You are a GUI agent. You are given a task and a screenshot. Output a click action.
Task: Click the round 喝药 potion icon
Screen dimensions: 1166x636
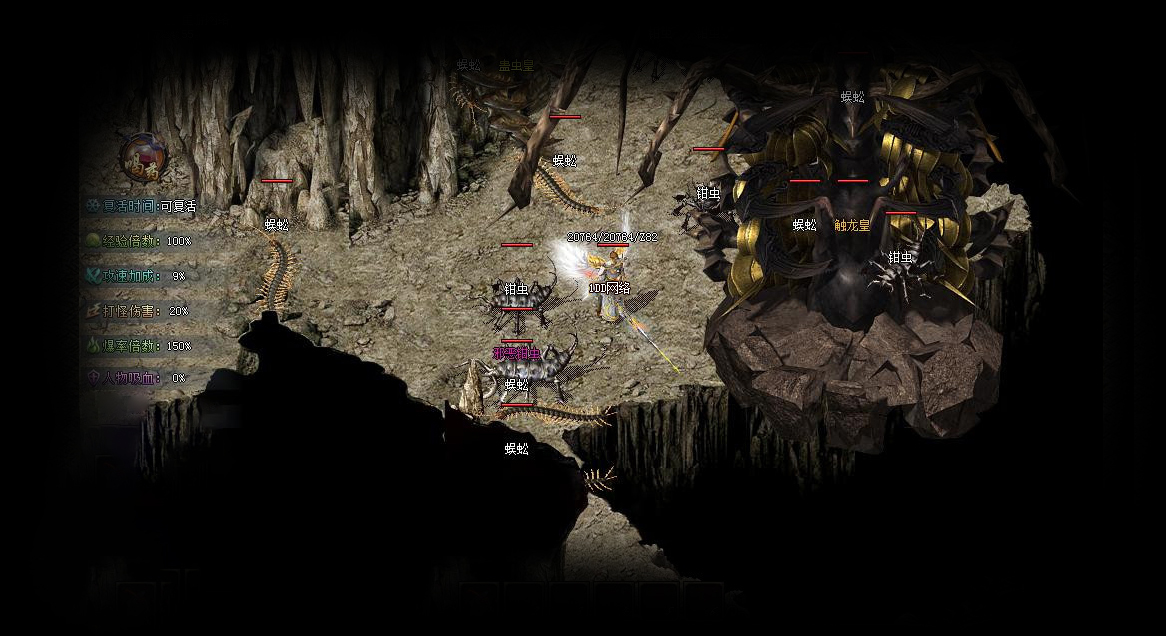tap(143, 157)
